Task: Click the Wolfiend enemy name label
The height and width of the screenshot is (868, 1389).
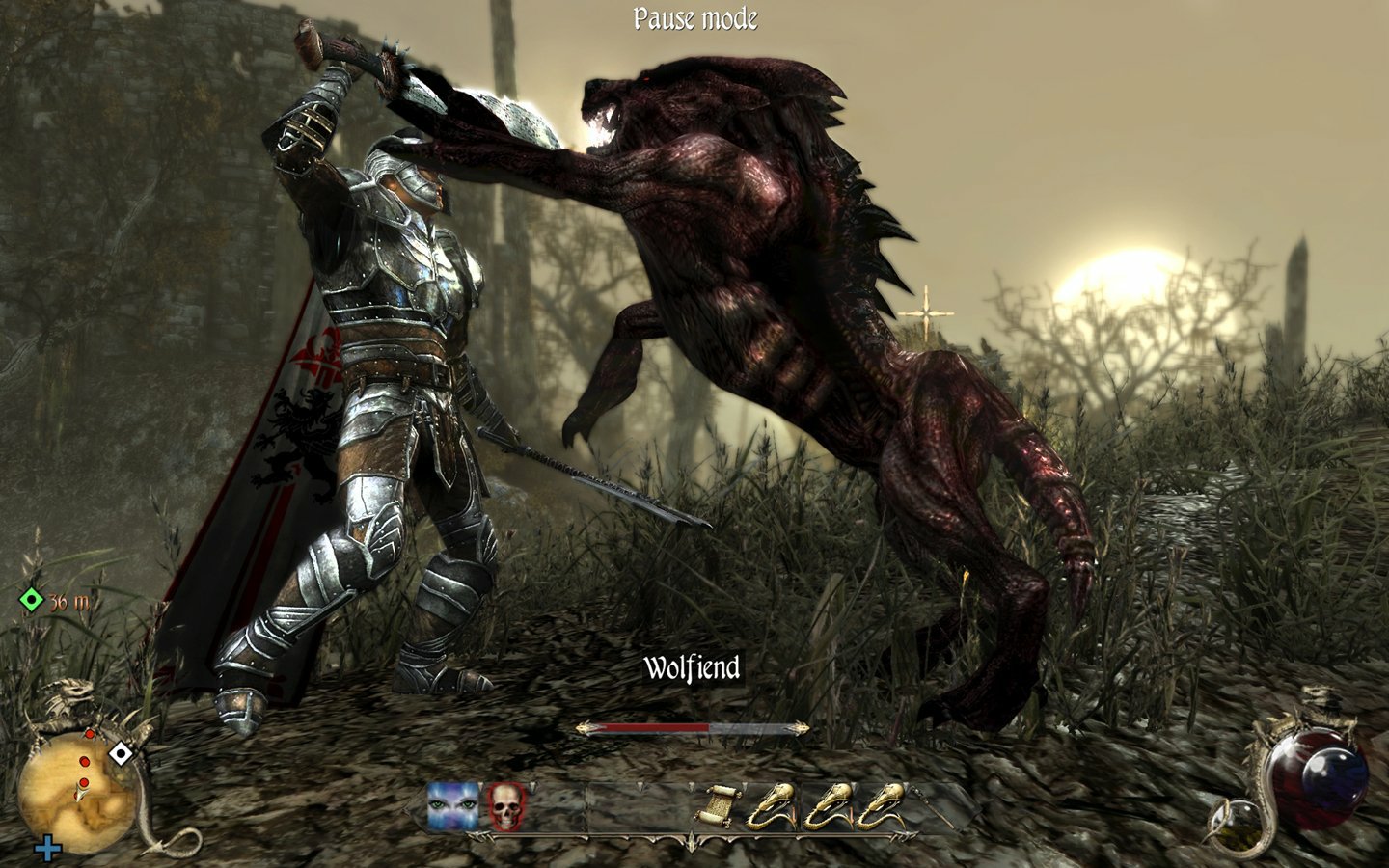Action: click(x=692, y=665)
